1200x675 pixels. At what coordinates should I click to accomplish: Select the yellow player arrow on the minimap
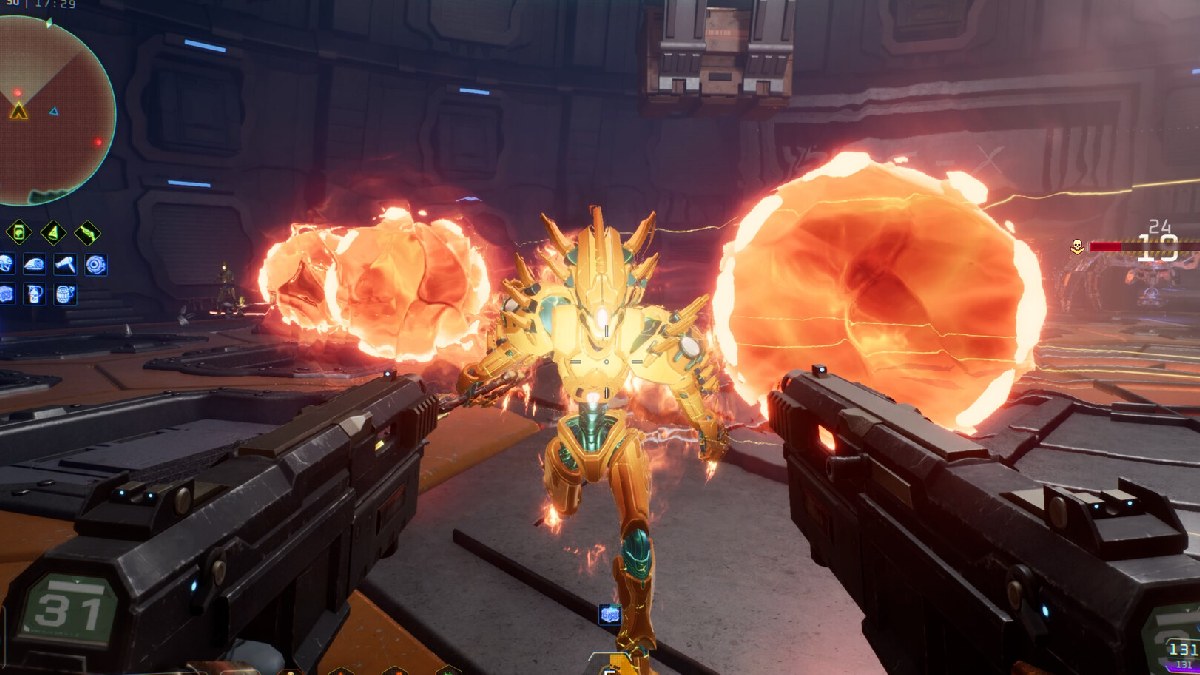(18, 111)
